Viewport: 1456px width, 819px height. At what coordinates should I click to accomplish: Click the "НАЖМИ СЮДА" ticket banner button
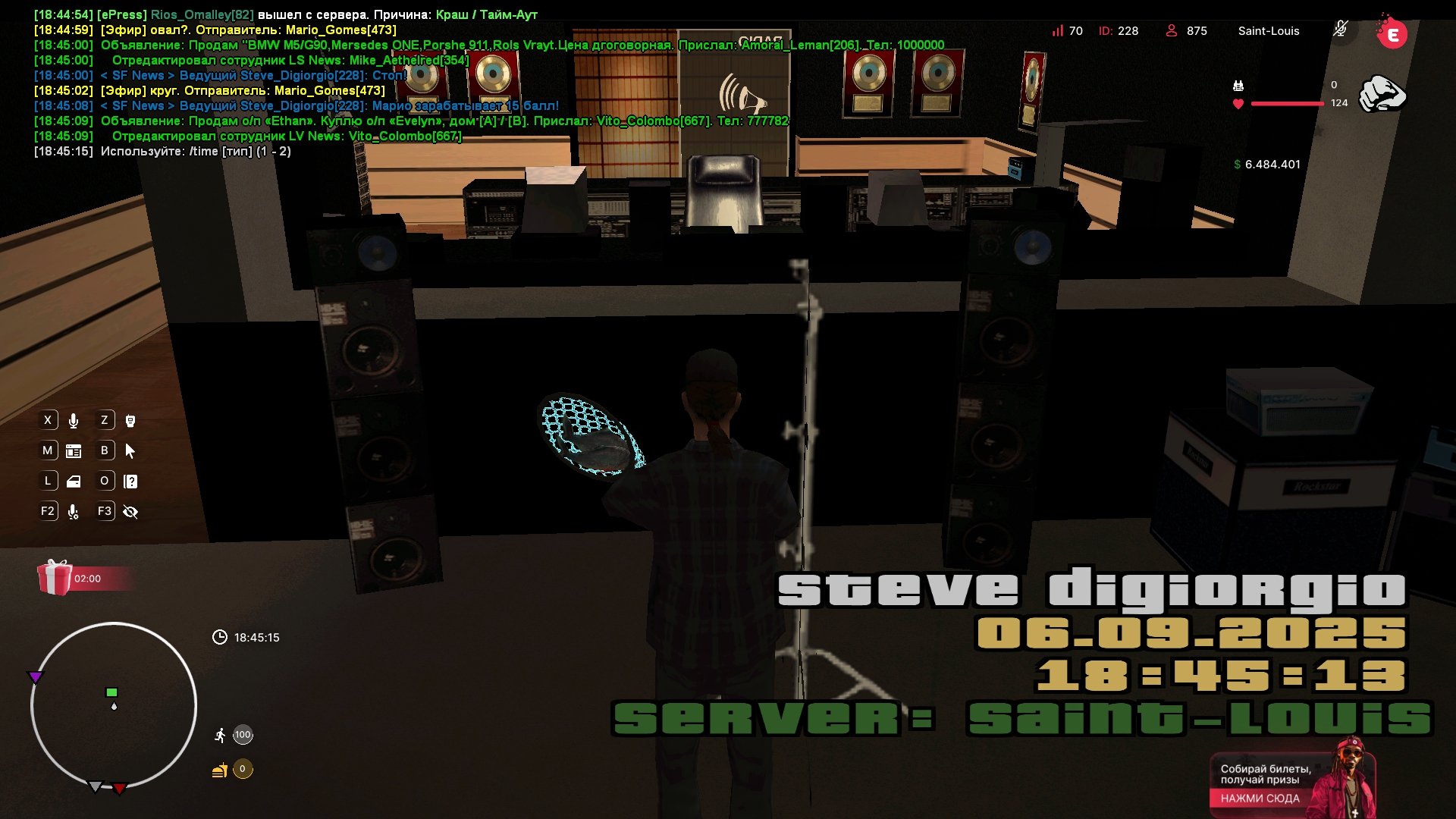pyautogui.click(x=1260, y=798)
